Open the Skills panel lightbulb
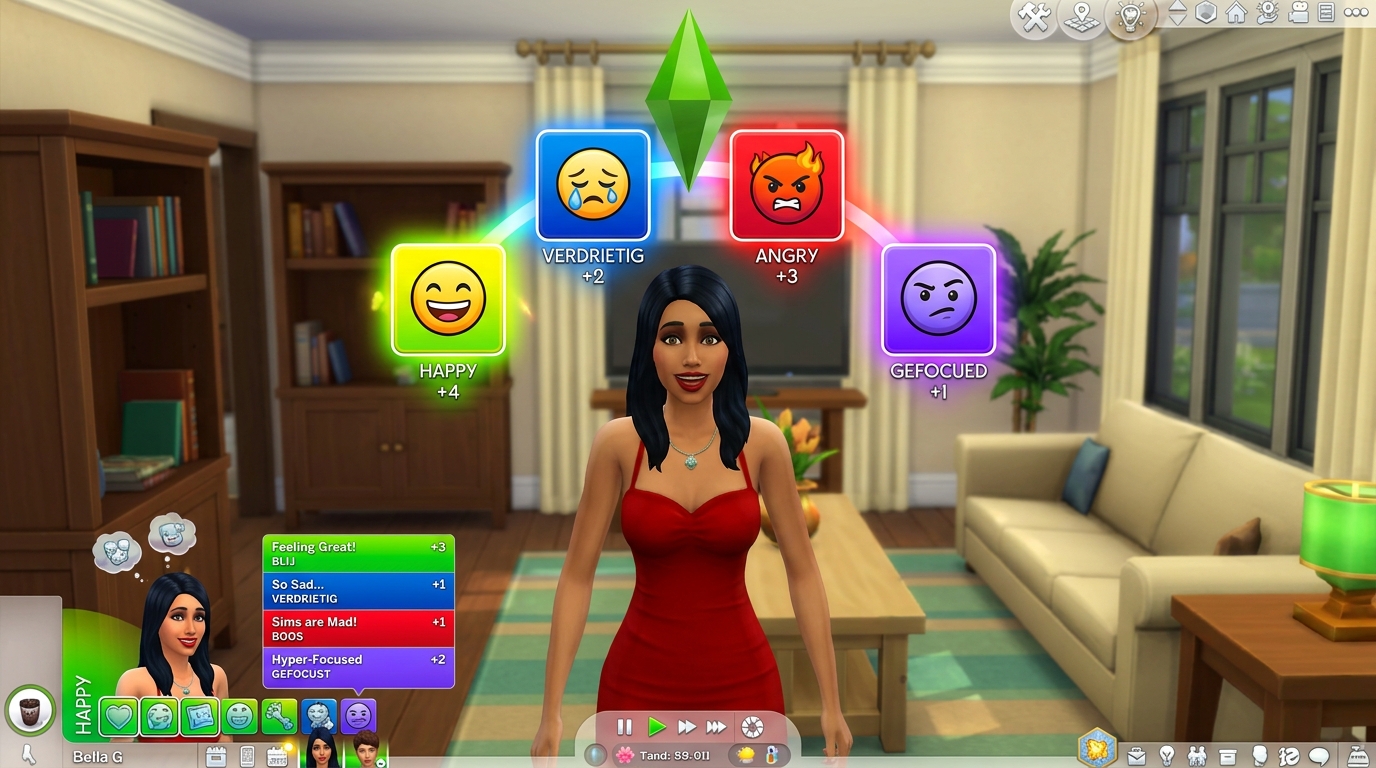The width and height of the screenshot is (1376, 768). click(x=1167, y=757)
